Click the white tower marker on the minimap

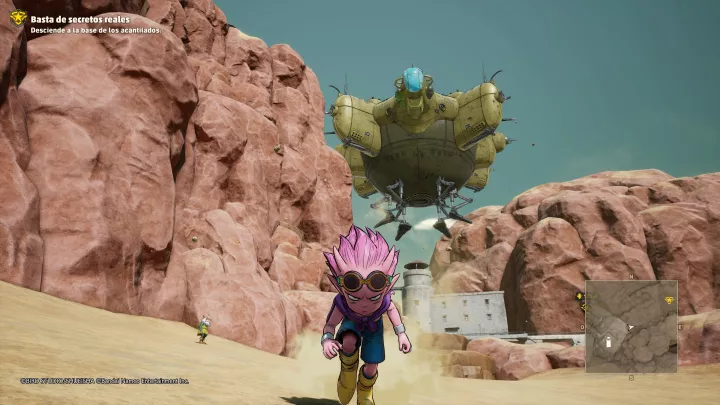(609, 342)
